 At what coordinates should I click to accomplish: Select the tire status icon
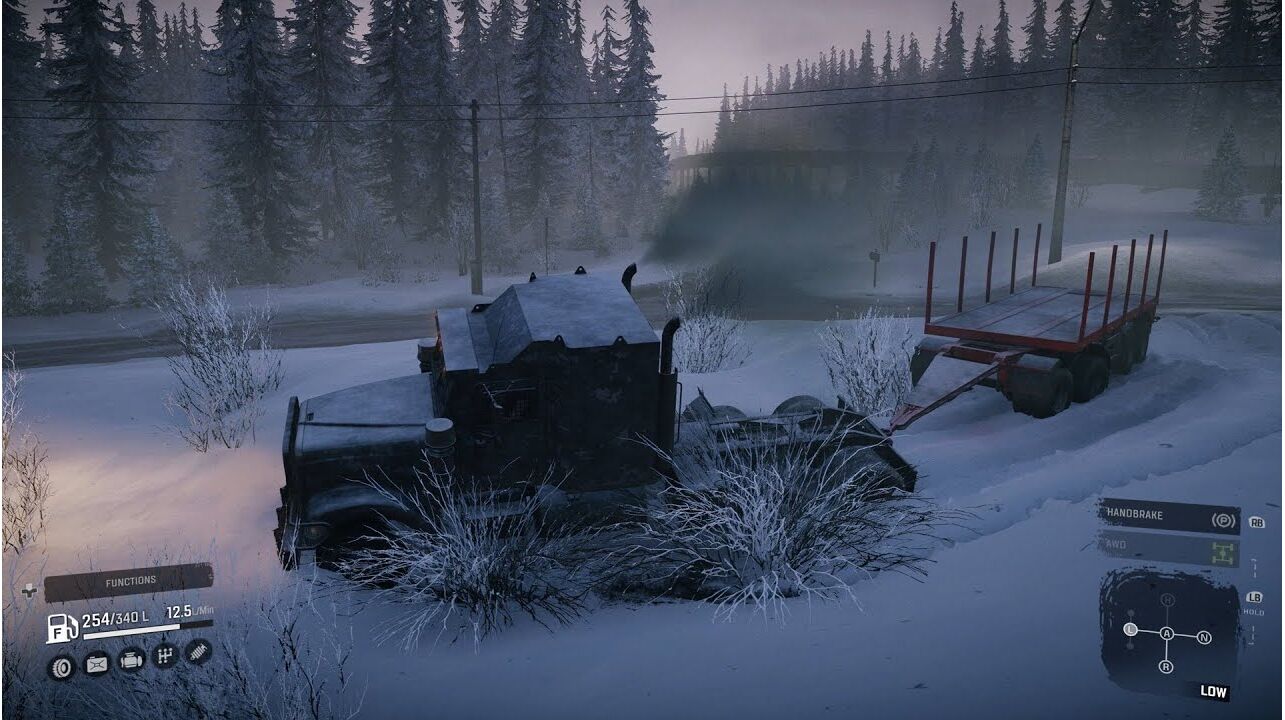coord(62,664)
